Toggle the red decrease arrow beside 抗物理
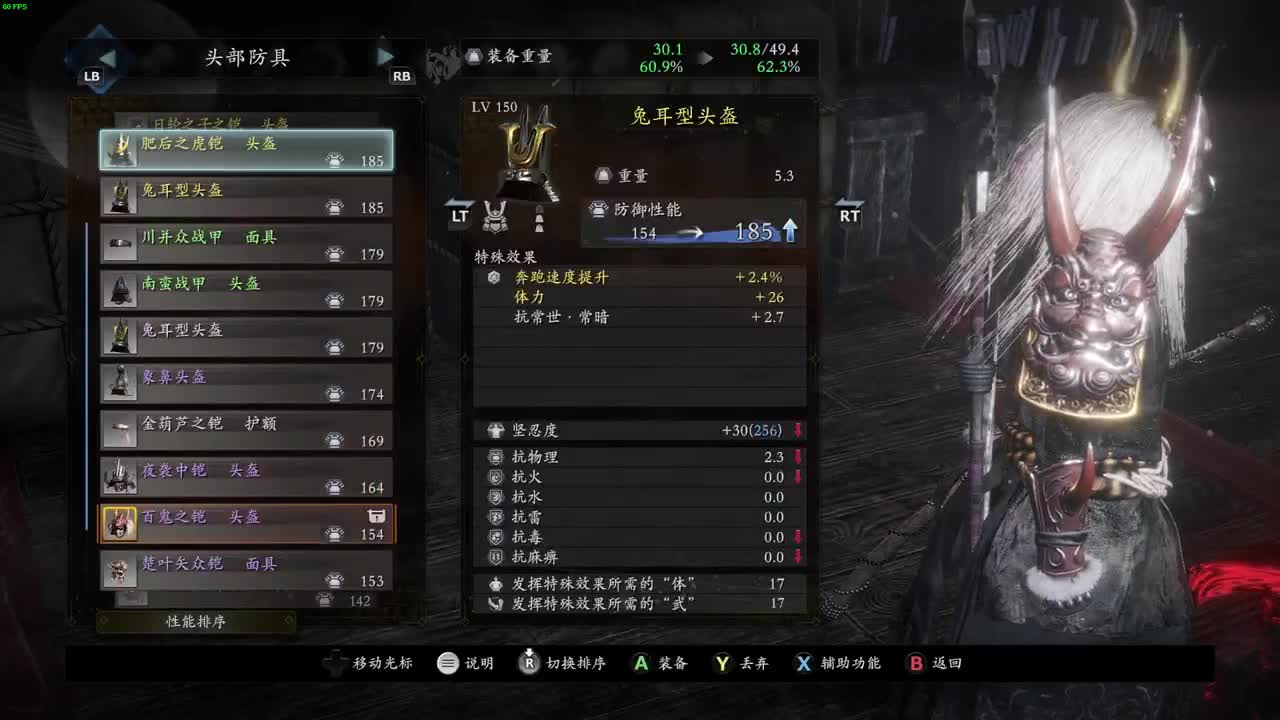Viewport: 1280px width, 720px height. (x=797, y=457)
